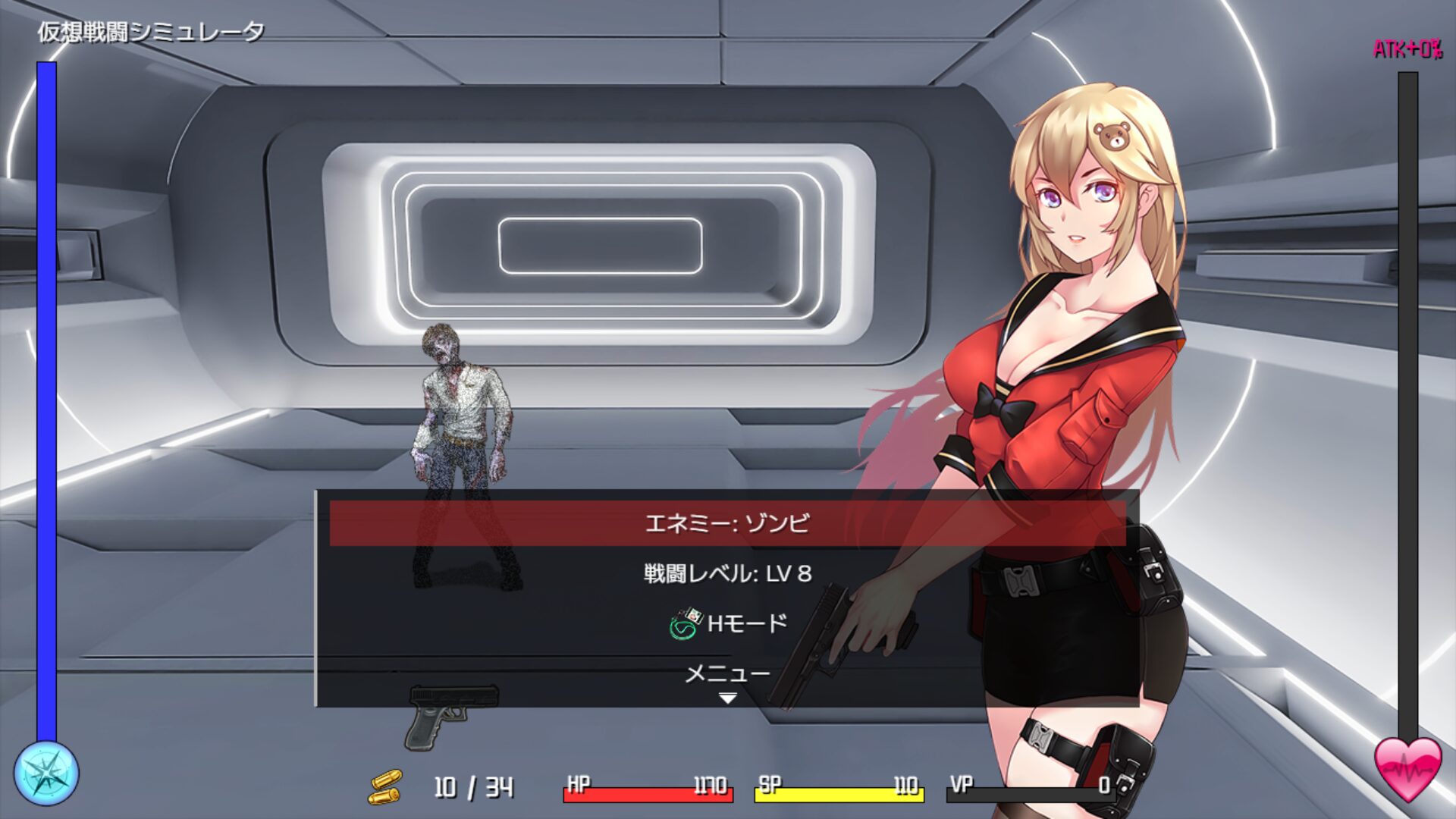
Task: Open the Hモード option
Action: [727, 624]
